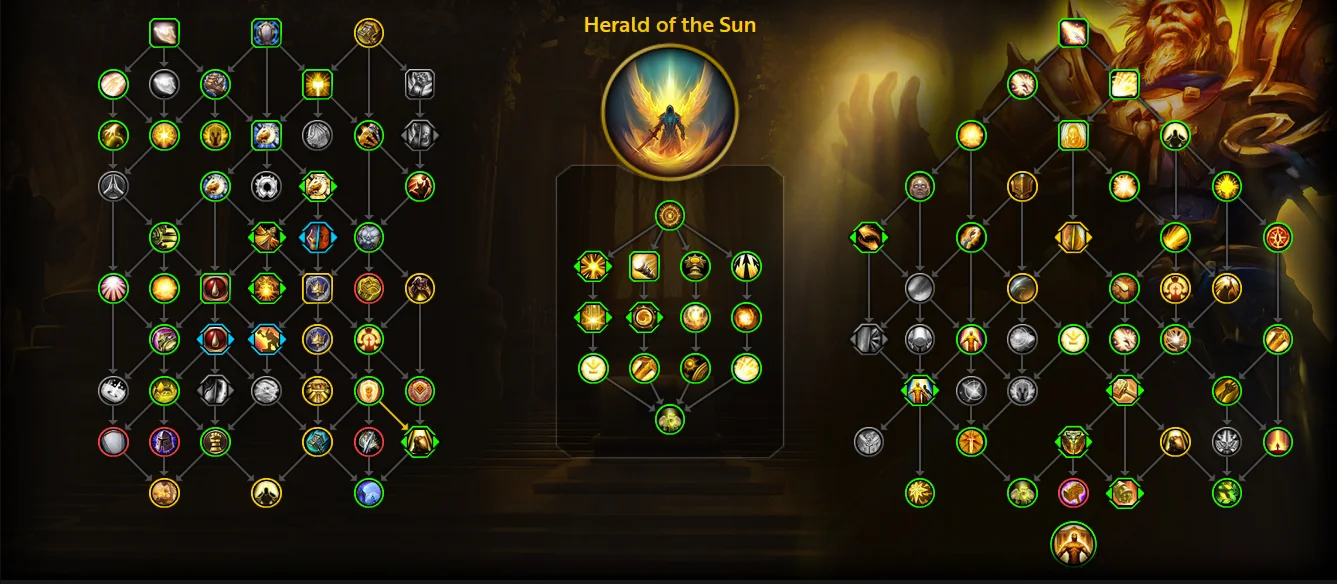The width and height of the screenshot is (1337, 584).
Task: Activate the square talent atop the right tree
Action: [1073, 33]
